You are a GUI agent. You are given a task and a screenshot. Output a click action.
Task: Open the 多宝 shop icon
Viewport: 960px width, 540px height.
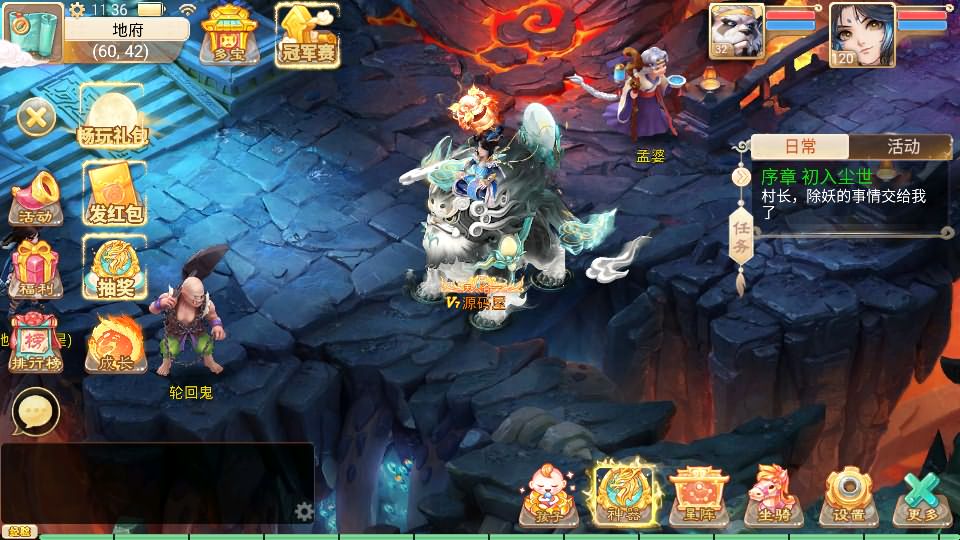pos(228,35)
